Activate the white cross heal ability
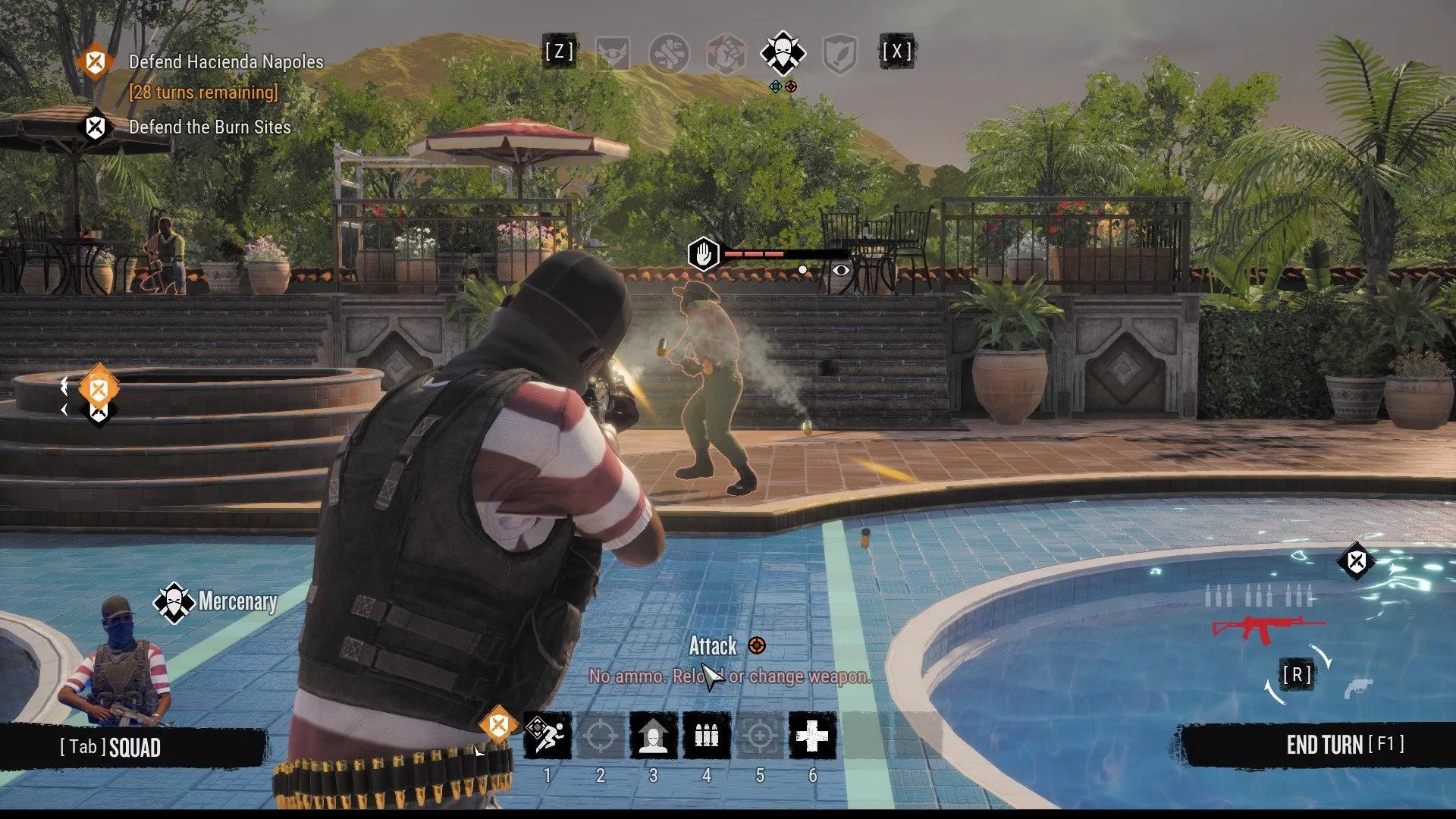Screen dimensions: 1456x819 pos(812,735)
